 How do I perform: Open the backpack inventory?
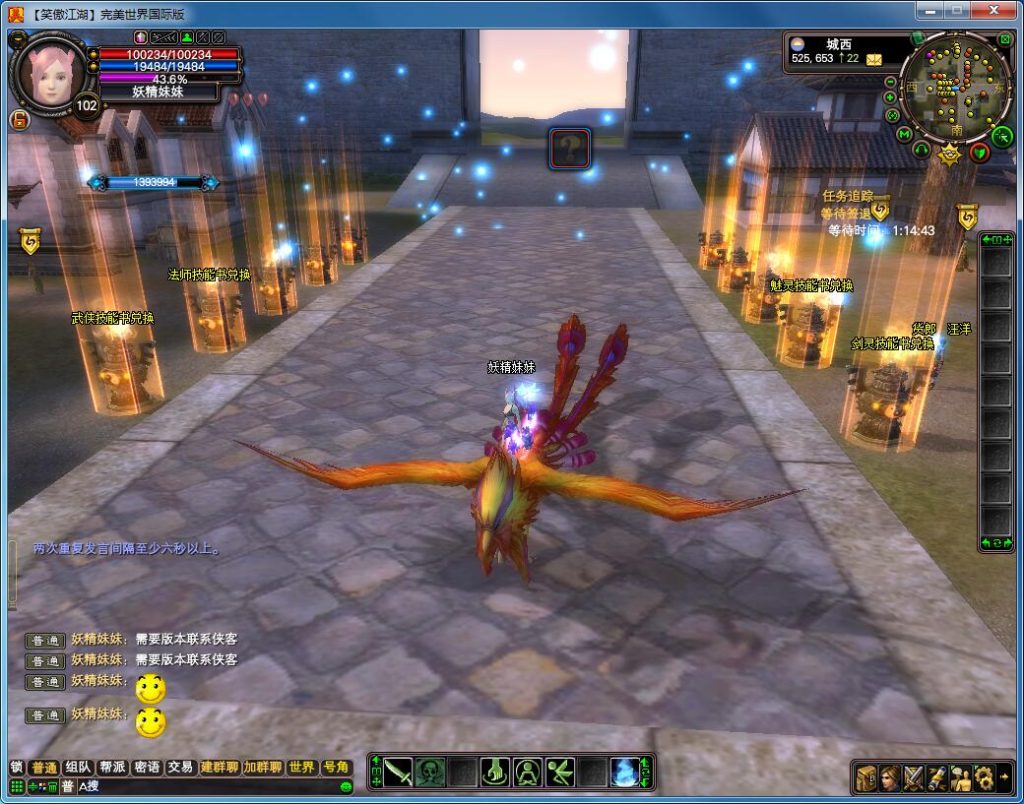point(866,777)
